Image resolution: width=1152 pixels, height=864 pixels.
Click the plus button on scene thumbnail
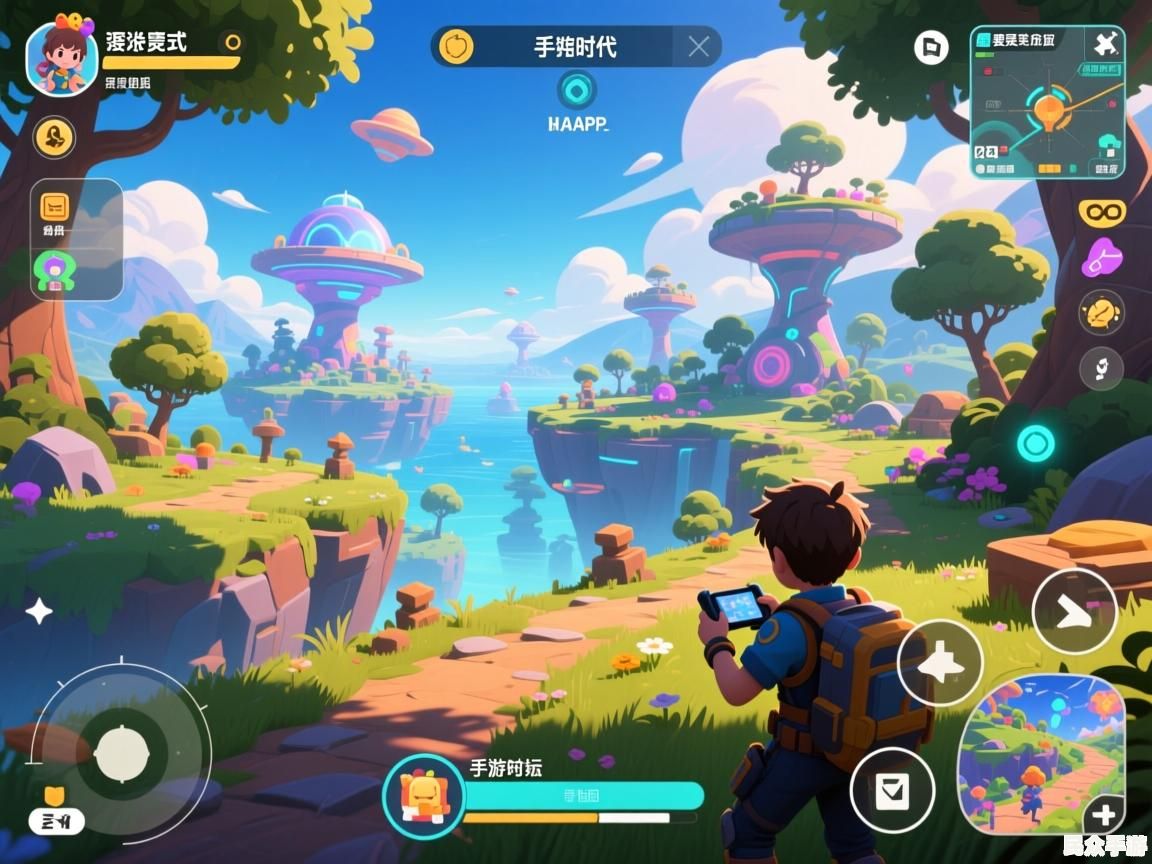[1104, 813]
